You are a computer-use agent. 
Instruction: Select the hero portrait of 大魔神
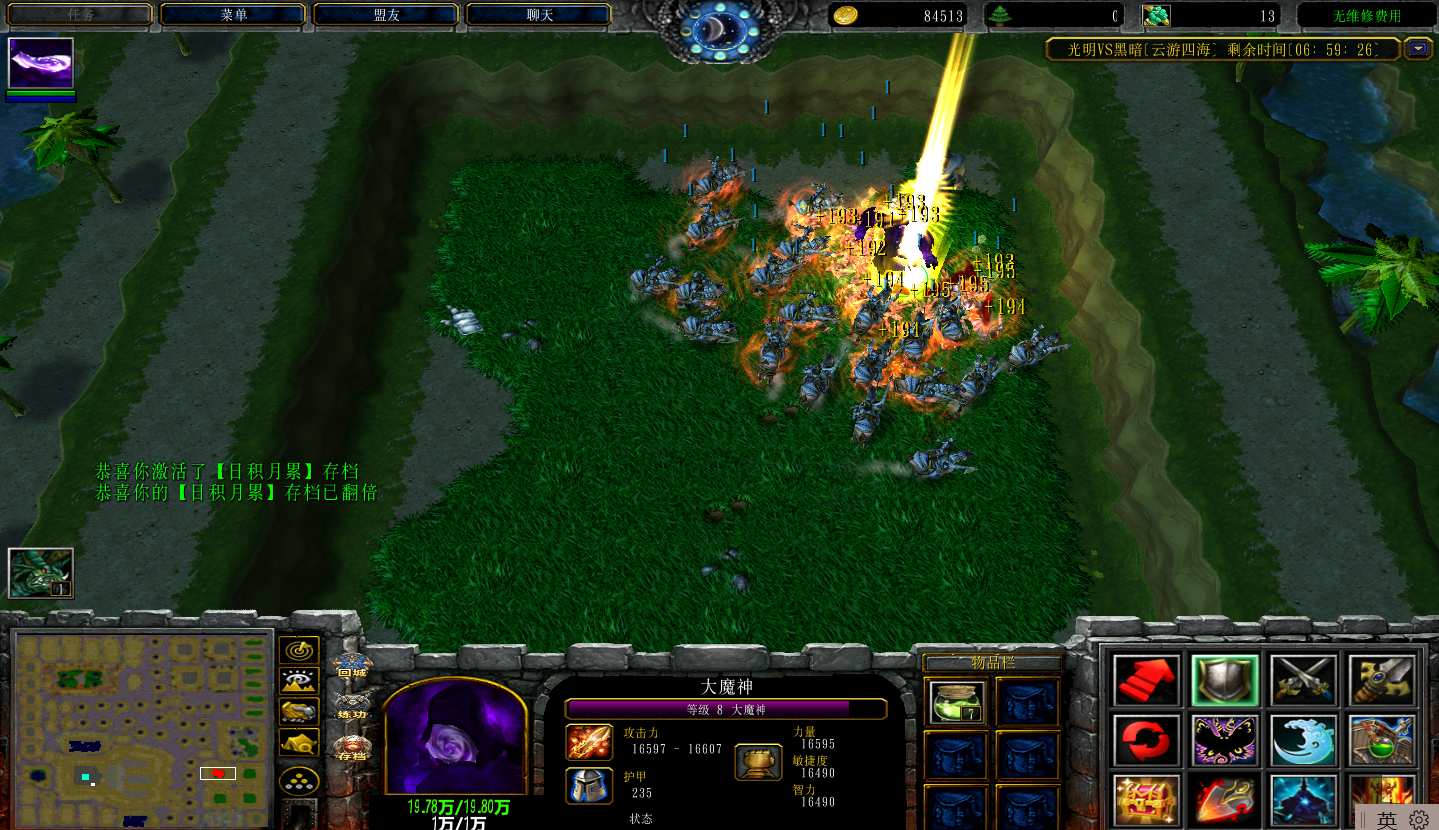point(455,740)
